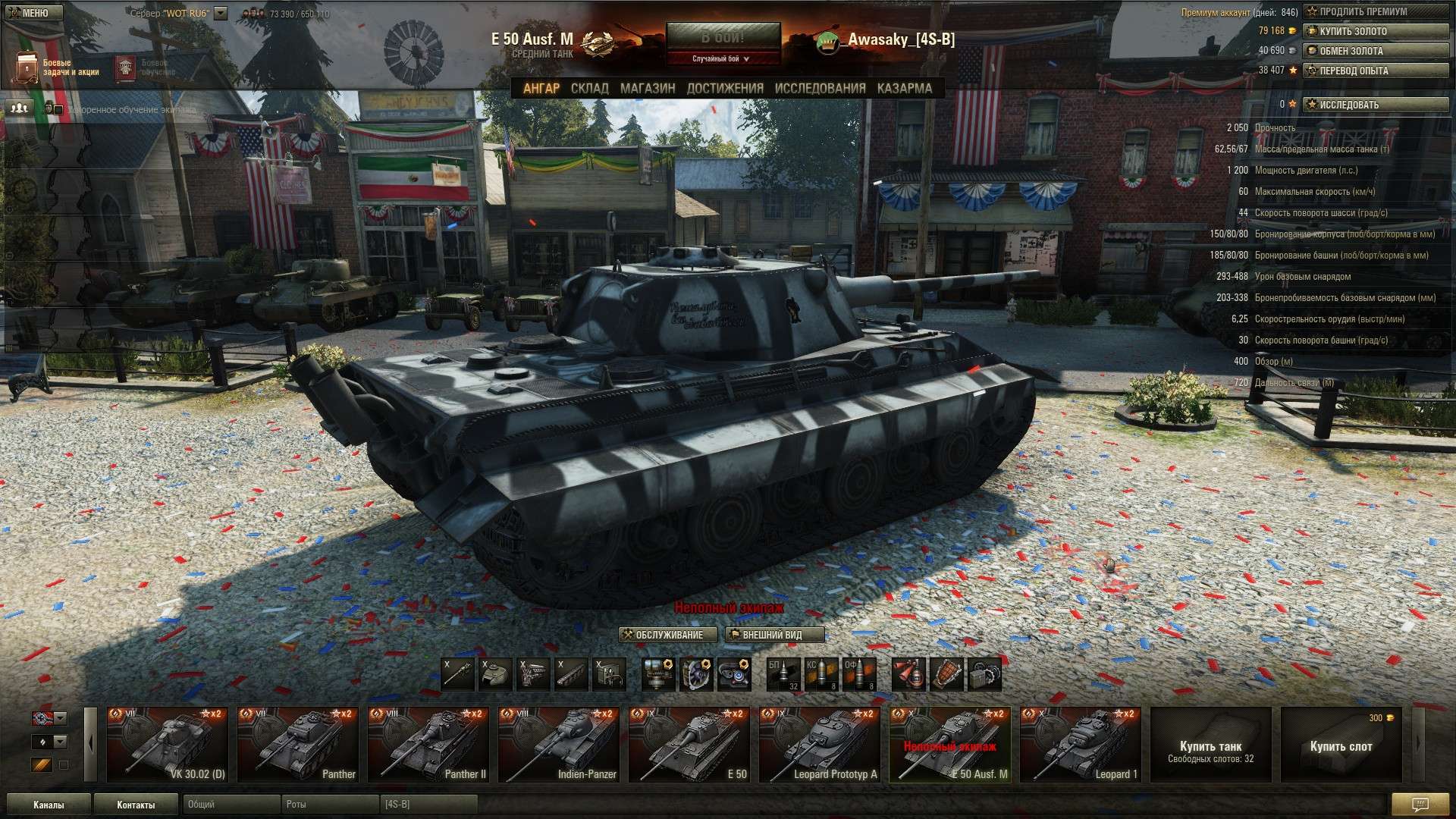
Task: Open the КАЗАРМА tab
Action: pyautogui.click(x=904, y=88)
